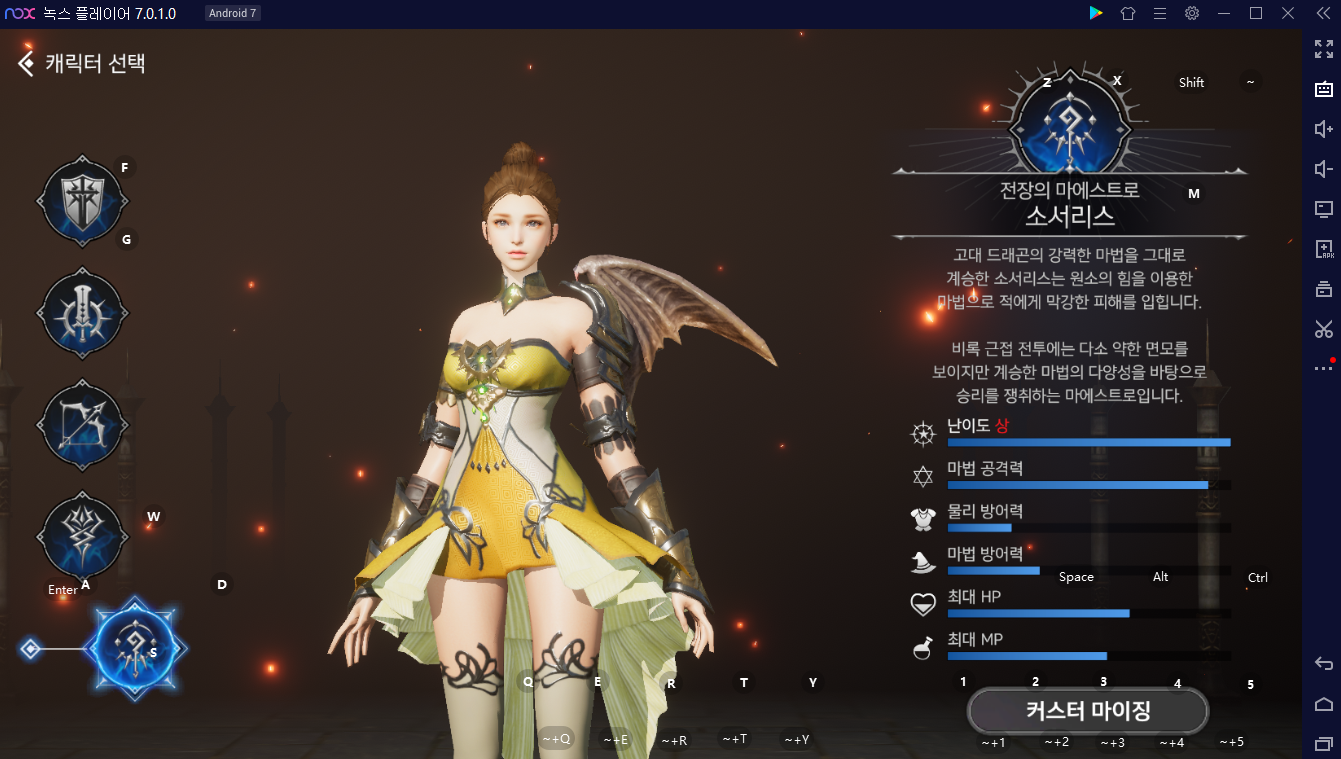Open the theme shirt icon in title bar
The image size is (1341, 759).
1128,13
